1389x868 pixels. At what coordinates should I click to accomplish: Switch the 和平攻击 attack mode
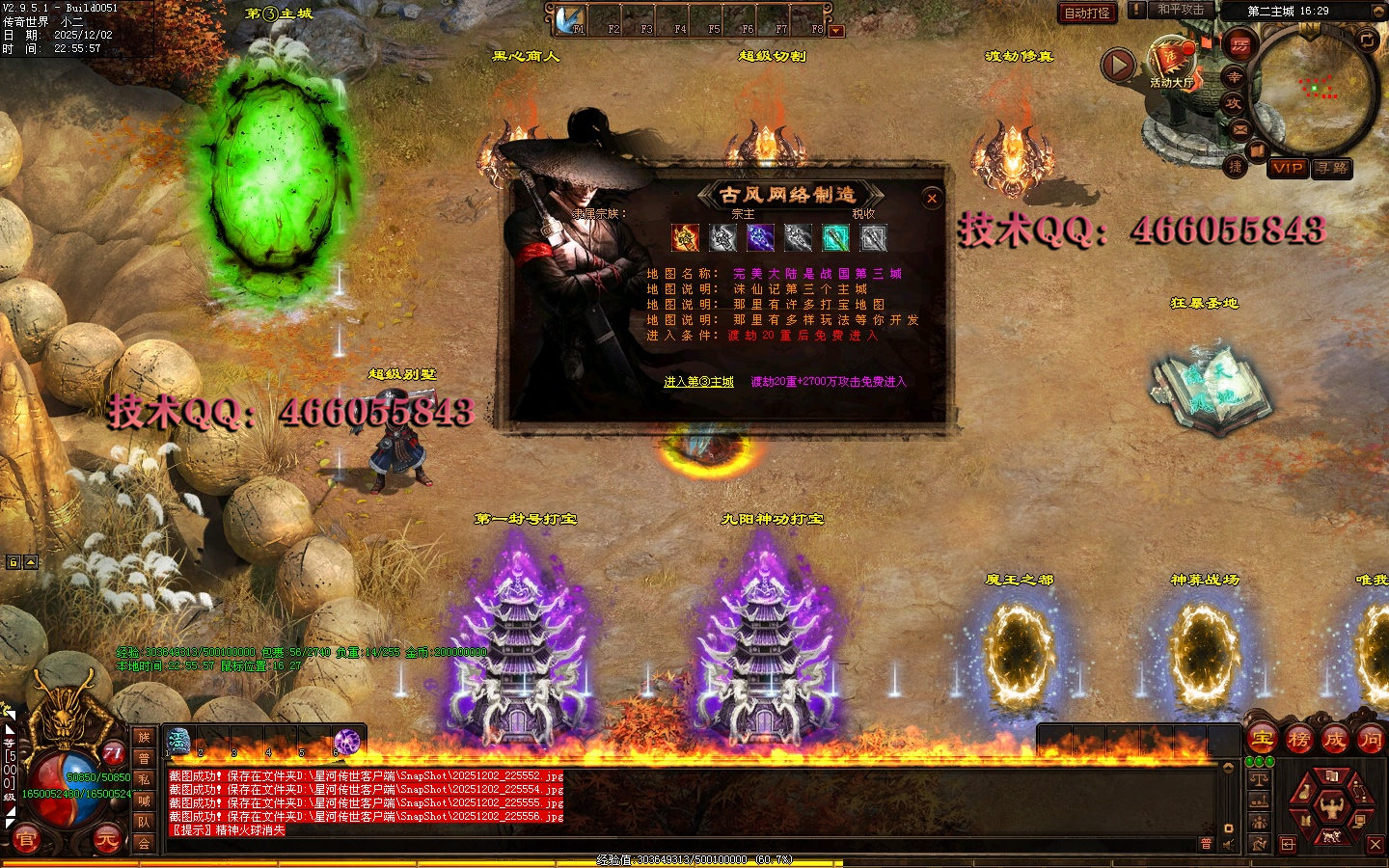[x=1181, y=10]
